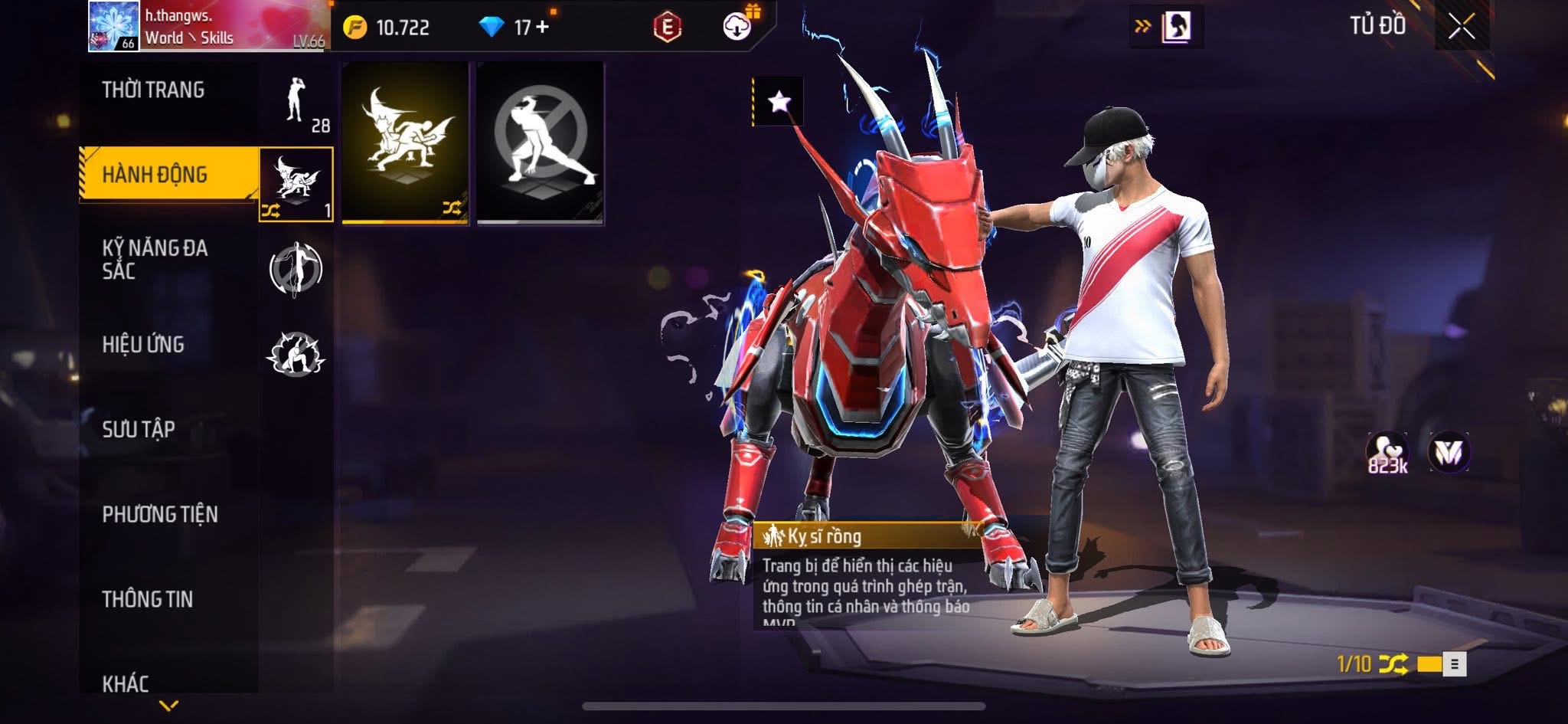Select the crossed-out no-emote tile
Viewport: 1568px width, 724px height.
pos(541,143)
